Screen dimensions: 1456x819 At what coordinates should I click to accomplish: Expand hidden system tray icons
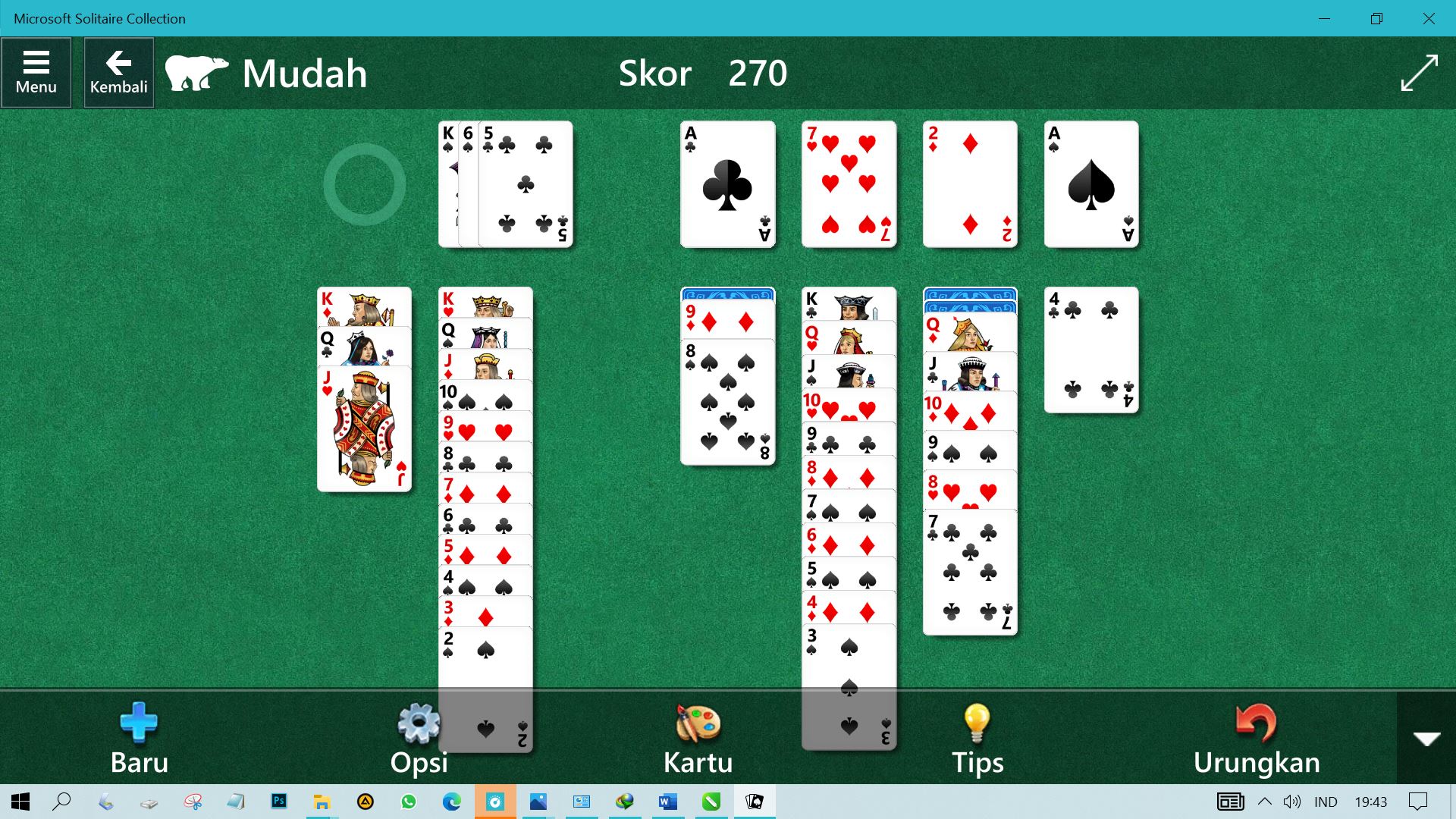1265,801
